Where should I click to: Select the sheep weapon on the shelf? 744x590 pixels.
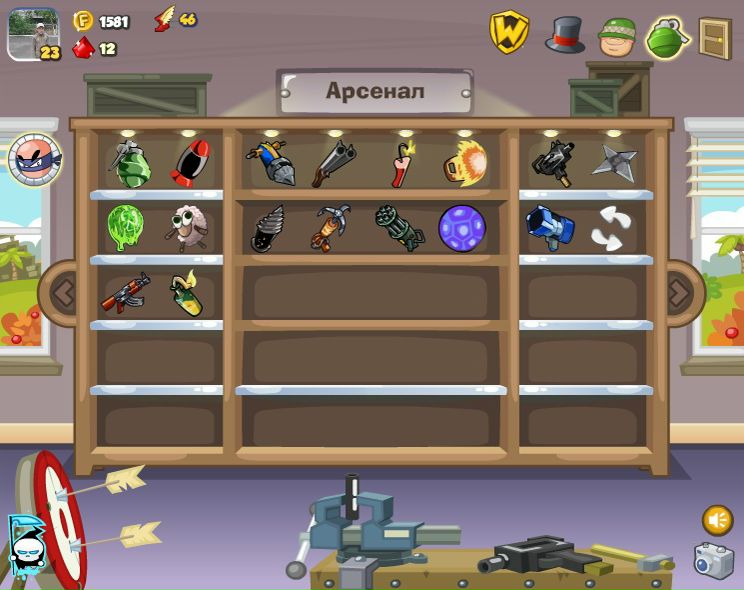click(x=186, y=228)
